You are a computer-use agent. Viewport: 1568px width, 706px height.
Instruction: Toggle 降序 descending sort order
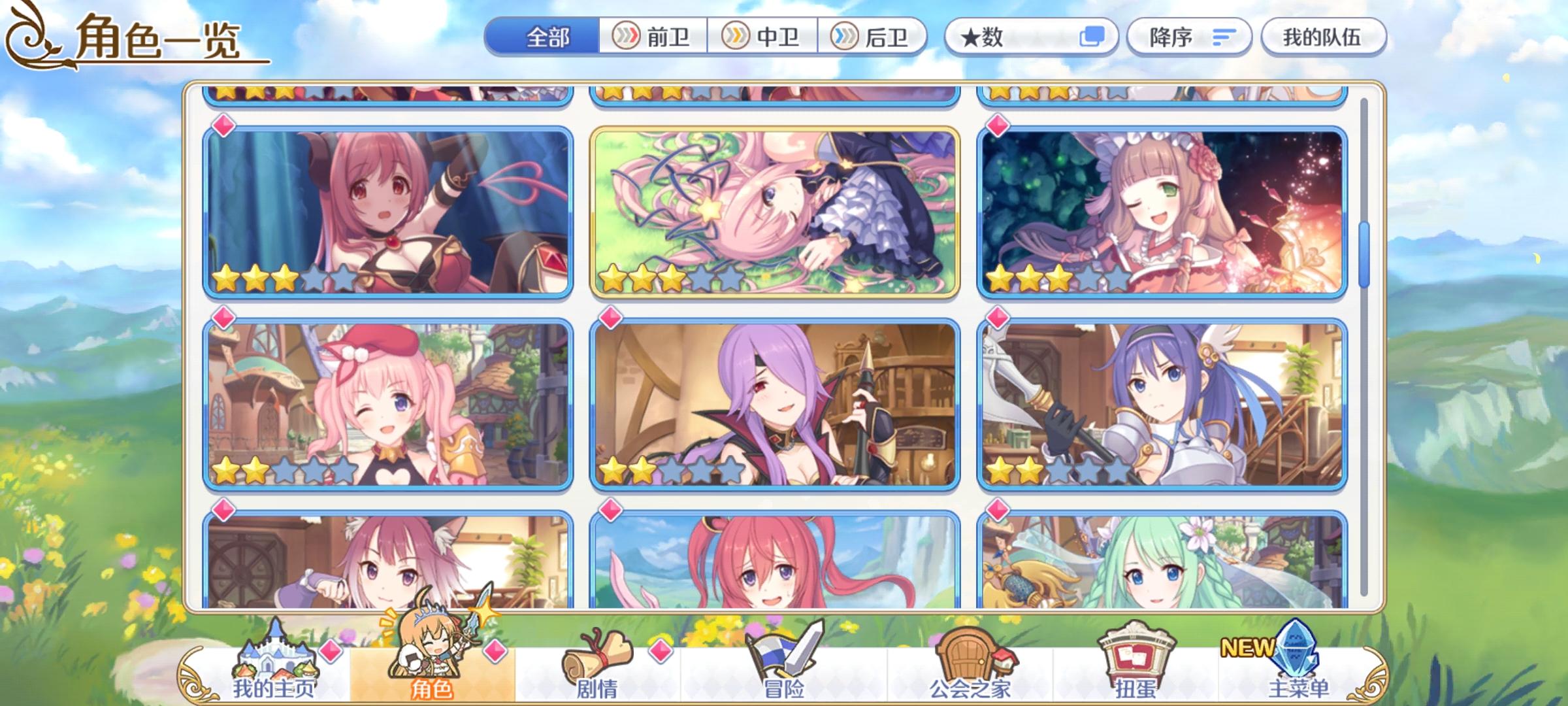[x=1190, y=37]
